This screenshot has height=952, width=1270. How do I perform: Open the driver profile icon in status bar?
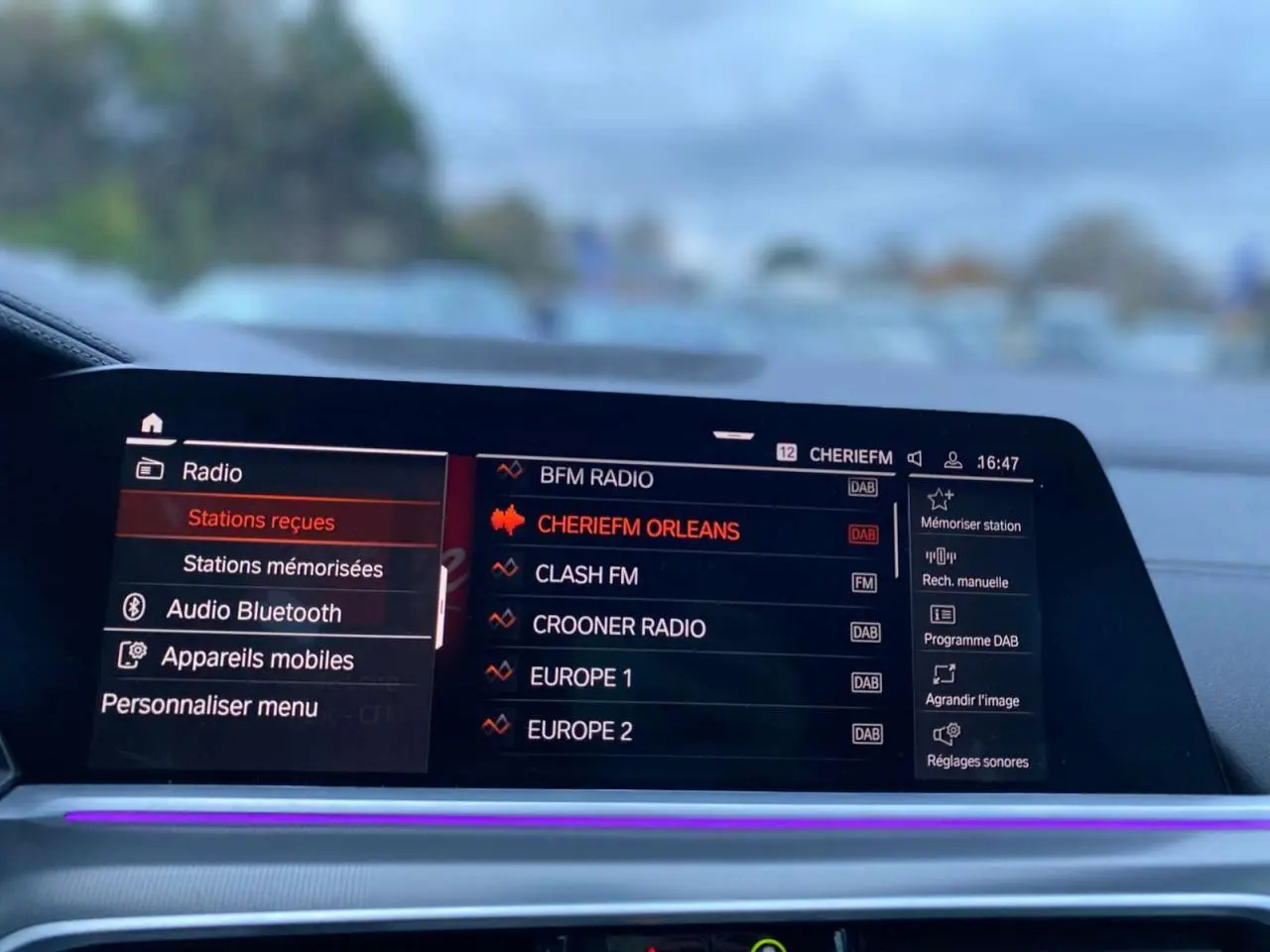(954, 457)
